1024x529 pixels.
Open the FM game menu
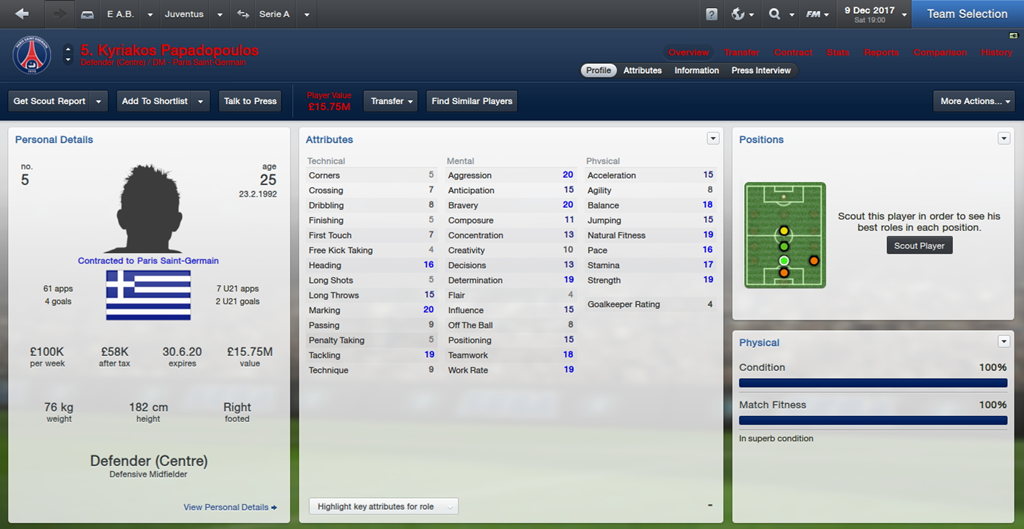tap(819, 15)
